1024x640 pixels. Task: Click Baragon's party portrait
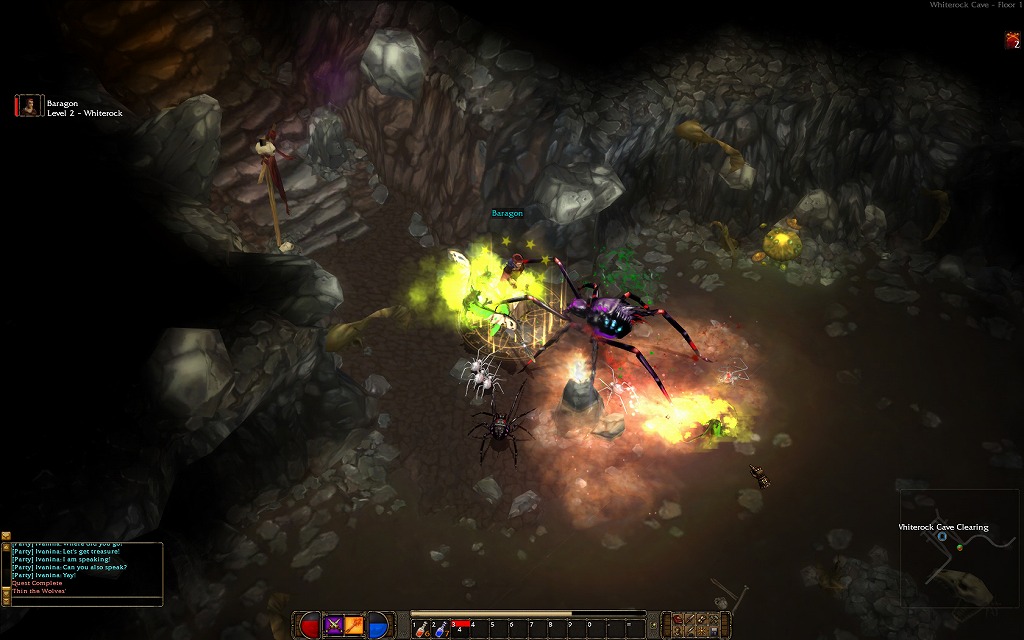click(29, 105)
